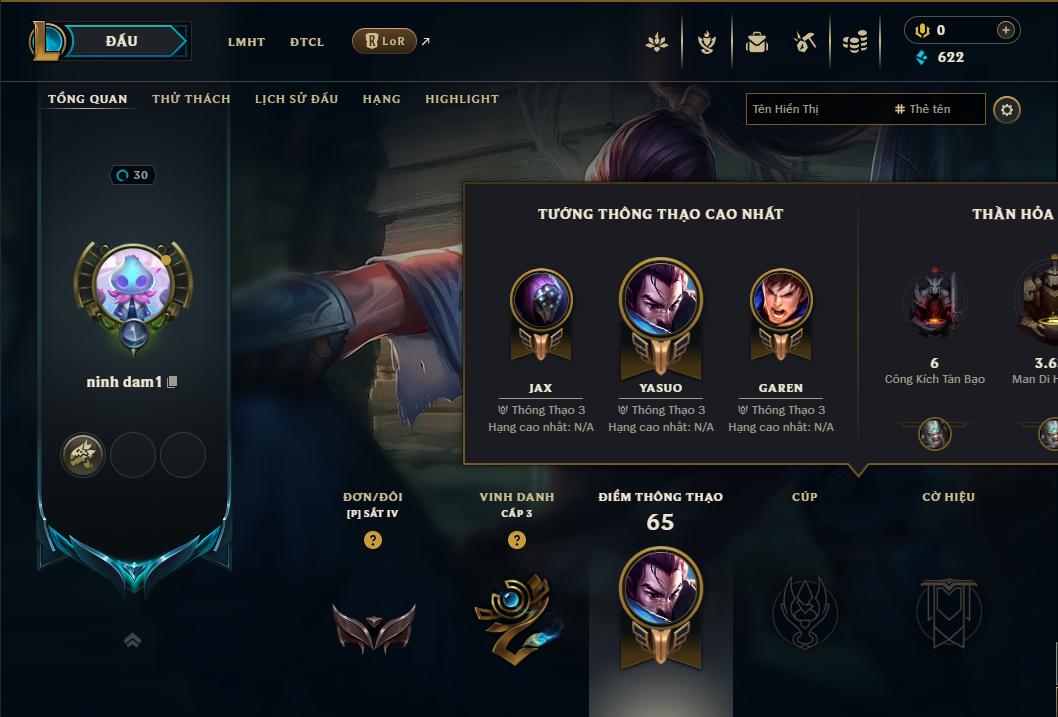The image size is (1058, 717).
Task: Open profile settings gear button
Action: [x=1007, y=109]
